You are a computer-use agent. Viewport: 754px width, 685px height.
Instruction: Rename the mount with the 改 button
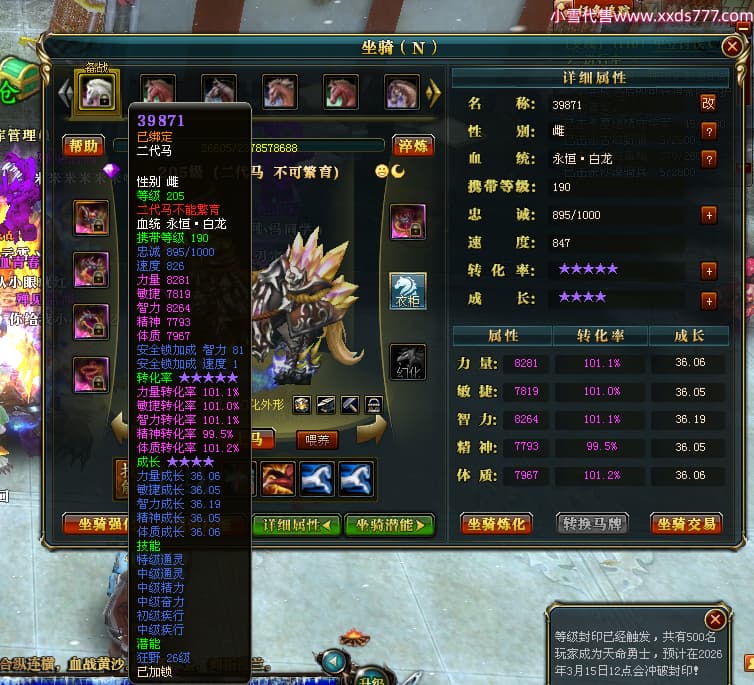click(x=708, y=103)
